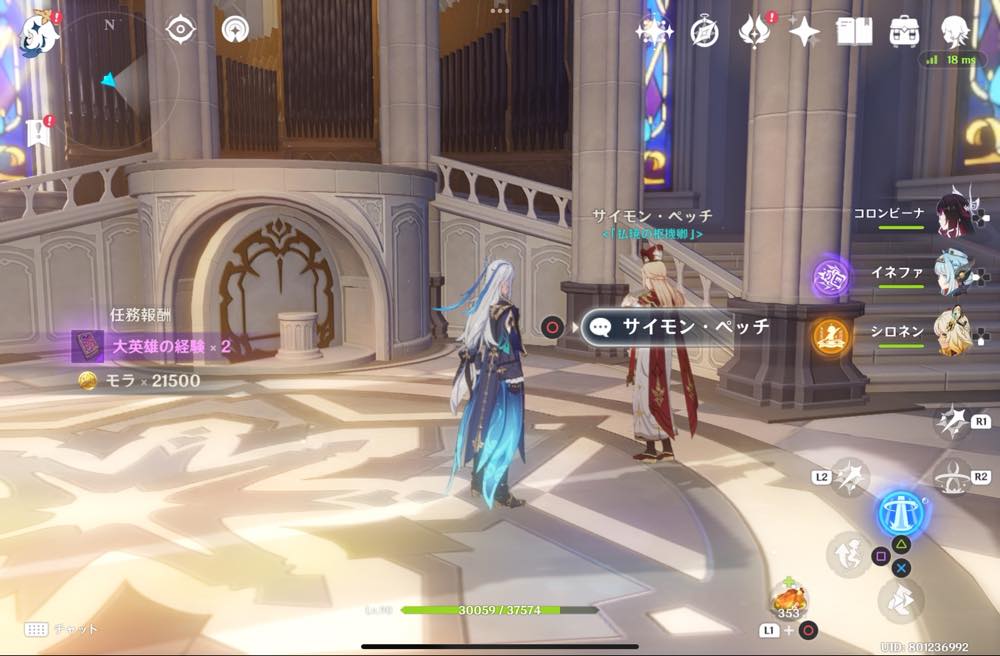The height and width of the screenshot is (656, 1000).
Task: Open the quest log bookmark icon
Action: 39,132
